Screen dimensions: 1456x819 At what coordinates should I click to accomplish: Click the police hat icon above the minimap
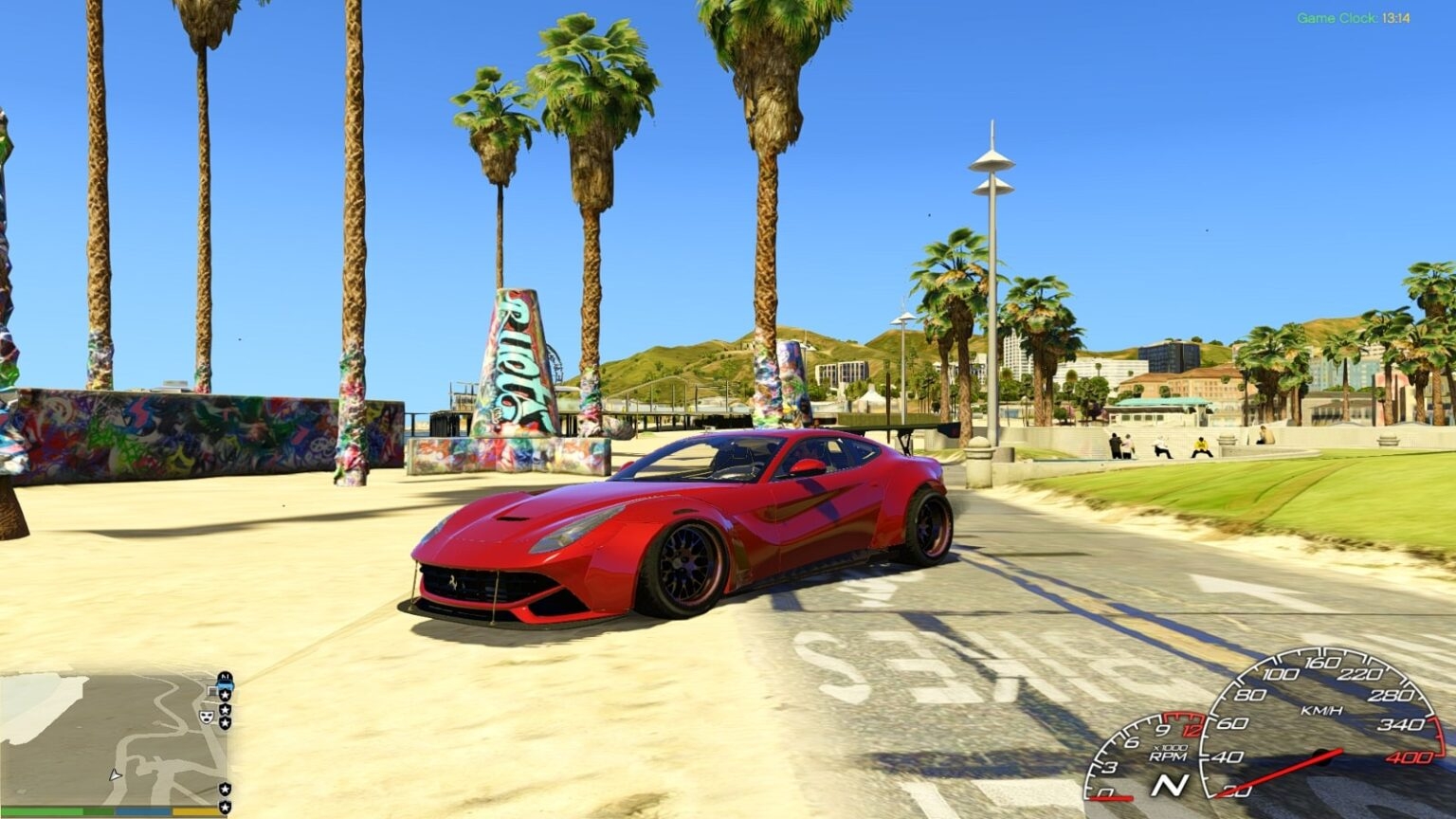223,678
